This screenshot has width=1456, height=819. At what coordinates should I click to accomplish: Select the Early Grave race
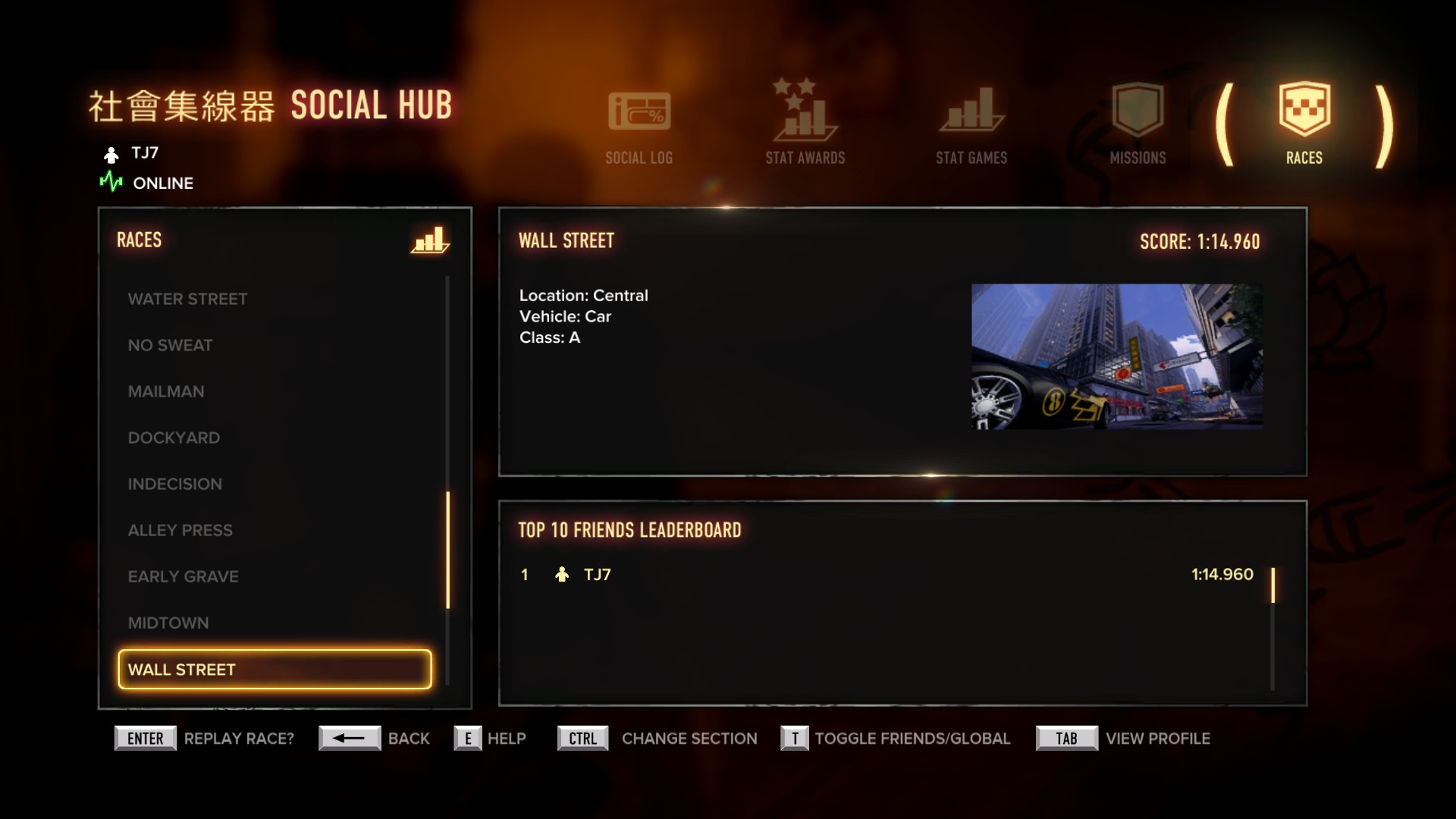pyautogui.click(x=183, y=576)
